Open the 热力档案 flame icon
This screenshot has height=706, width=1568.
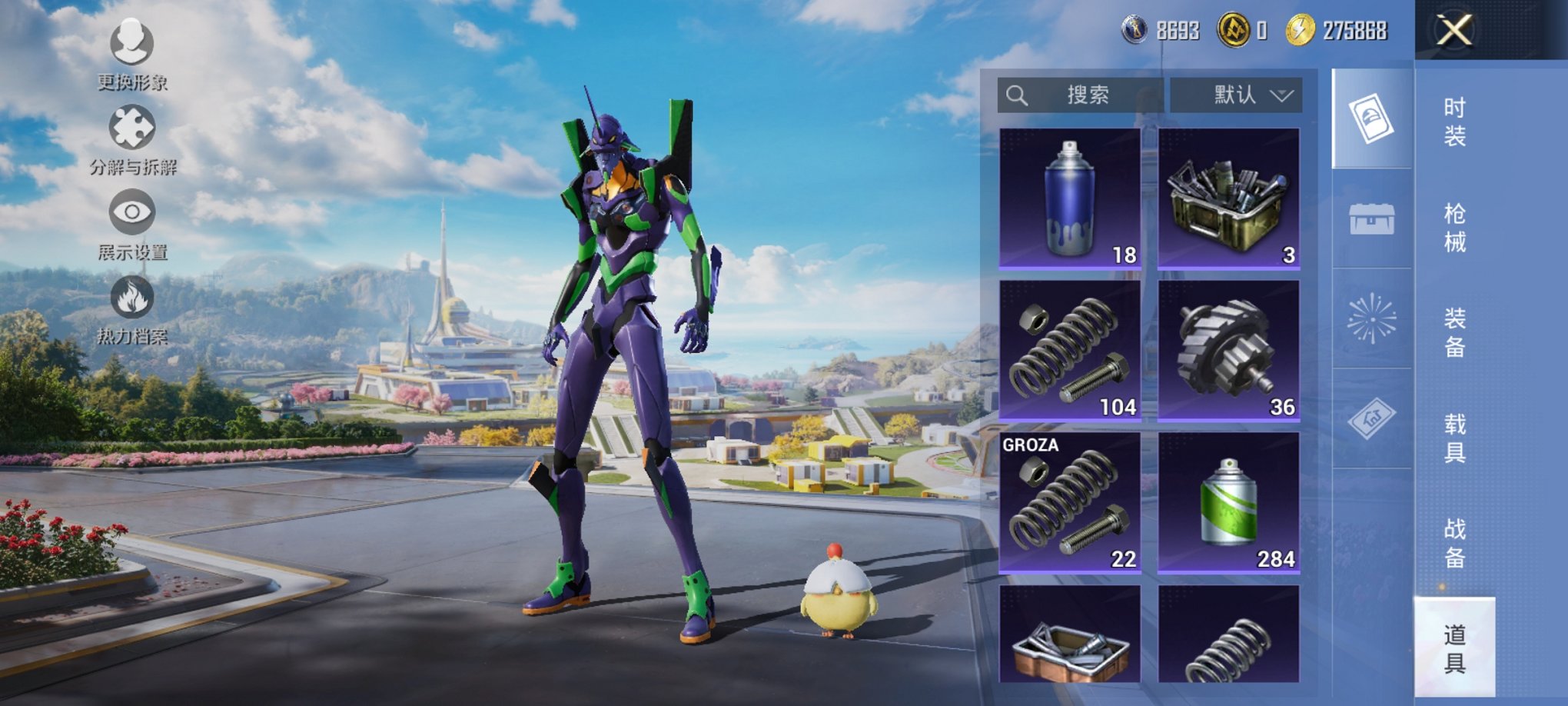(132, 308)
